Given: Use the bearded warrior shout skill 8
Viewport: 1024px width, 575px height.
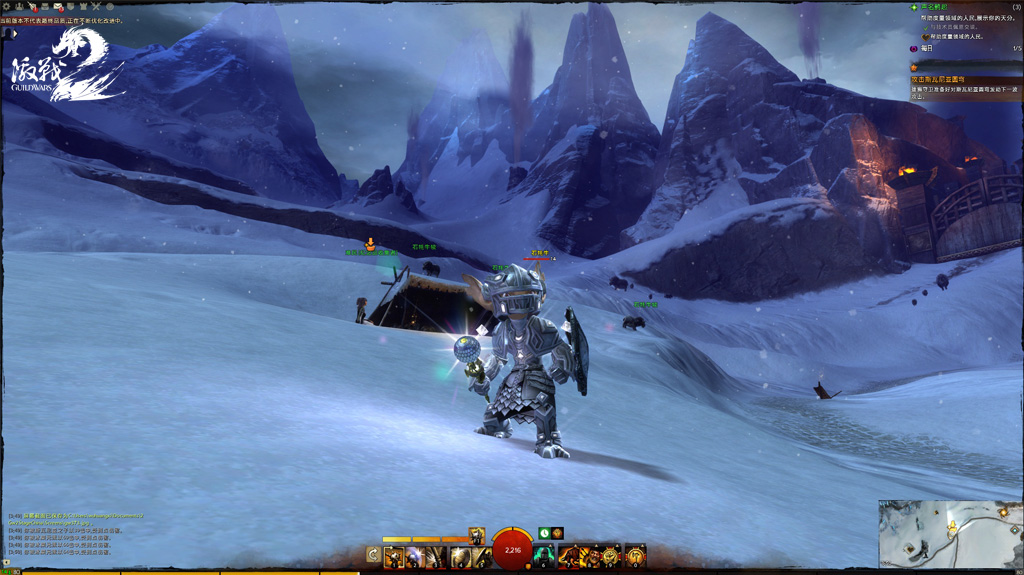Looking at the screenshot, I should (x=590, y=555).
